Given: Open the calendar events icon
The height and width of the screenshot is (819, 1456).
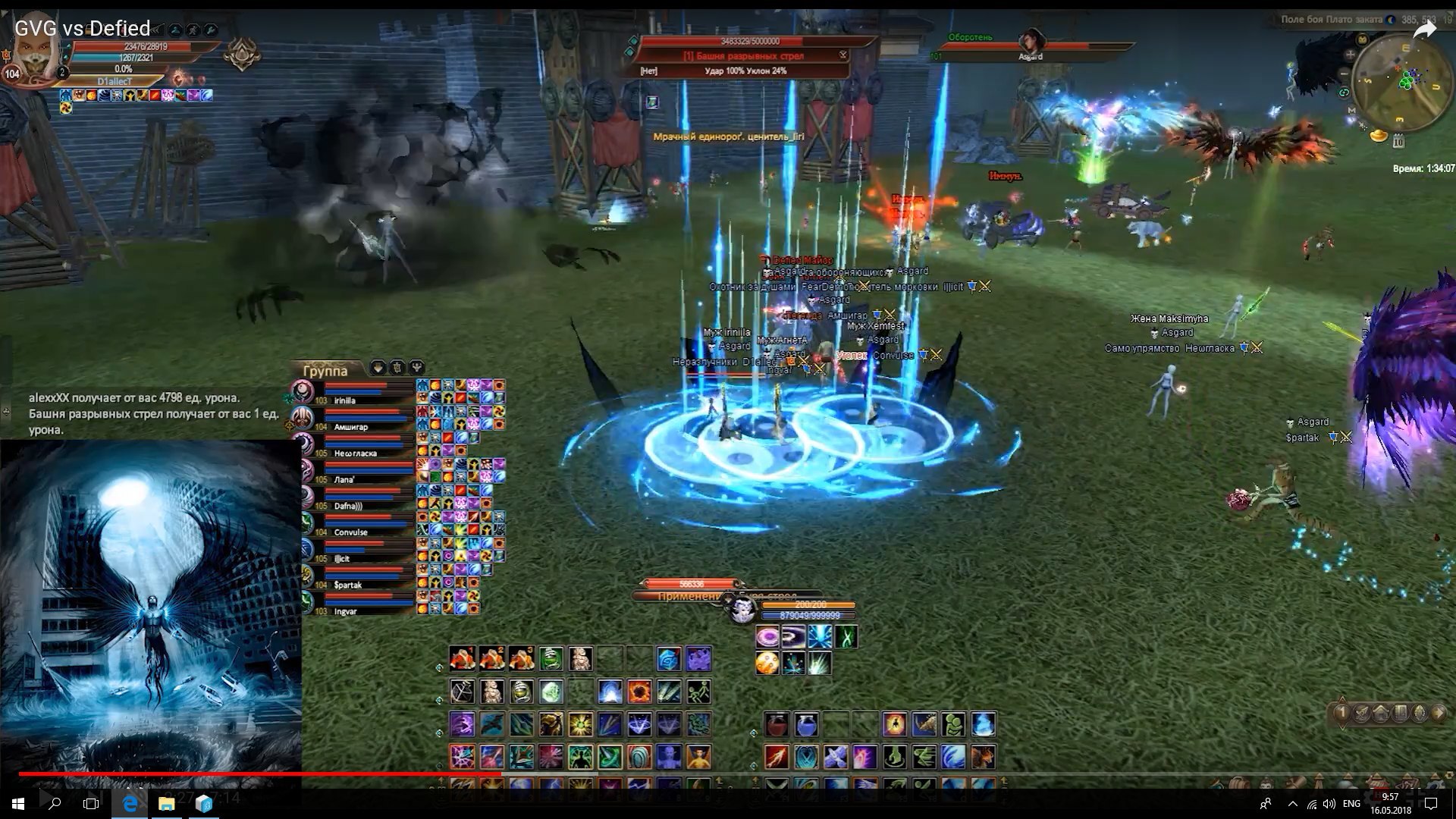Looking at the screenshot, I should coord(1398,140).
